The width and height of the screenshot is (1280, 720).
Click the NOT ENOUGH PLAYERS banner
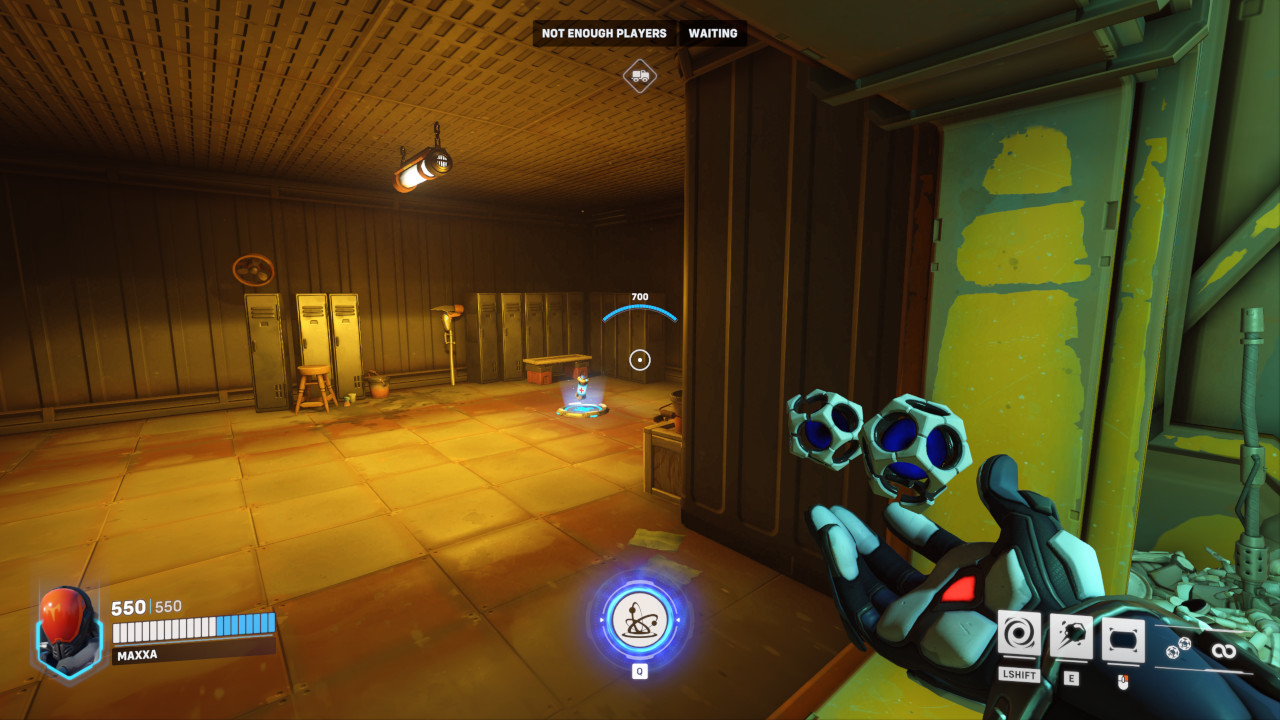tap(603, 33)
